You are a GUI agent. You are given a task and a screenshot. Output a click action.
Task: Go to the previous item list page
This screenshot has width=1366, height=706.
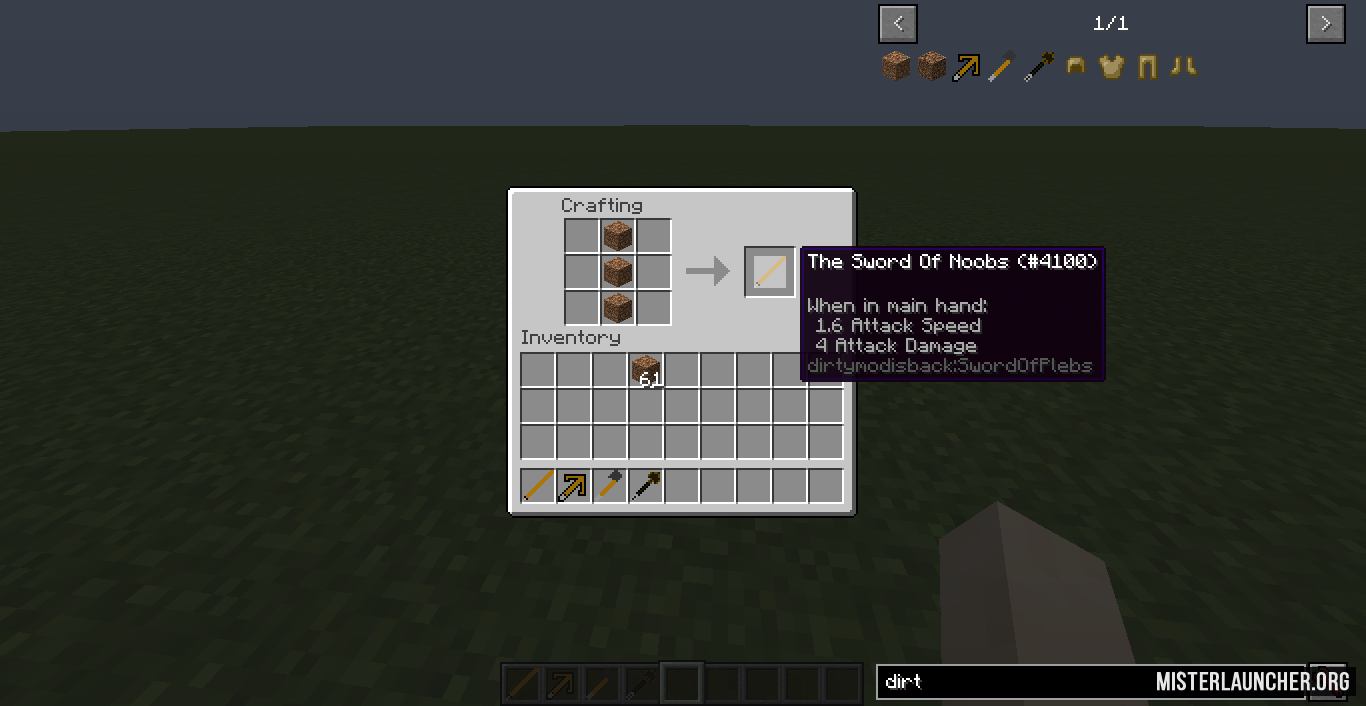[898, 24]
